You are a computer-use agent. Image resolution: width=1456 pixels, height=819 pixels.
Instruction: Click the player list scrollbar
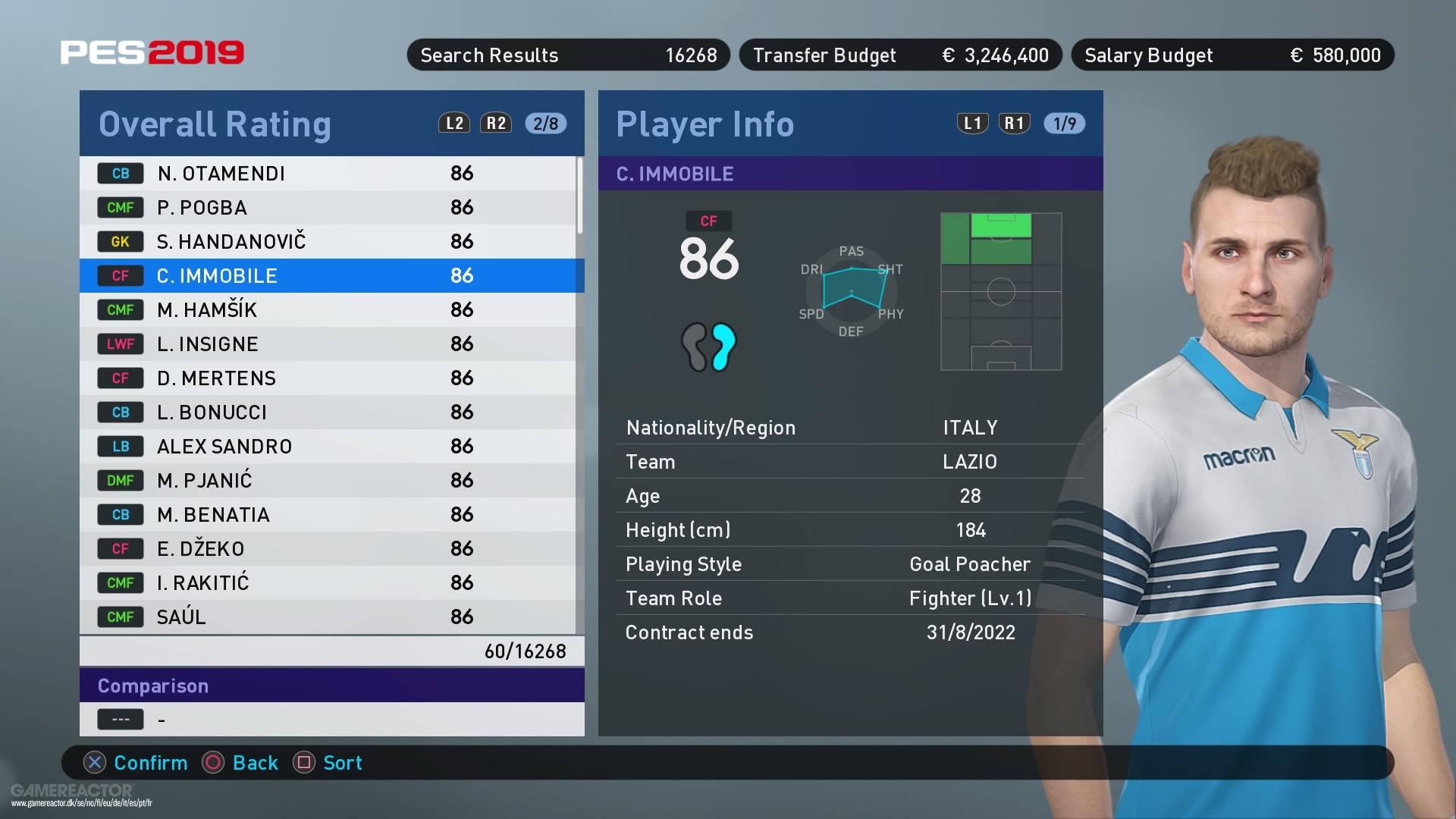(579, 196)
